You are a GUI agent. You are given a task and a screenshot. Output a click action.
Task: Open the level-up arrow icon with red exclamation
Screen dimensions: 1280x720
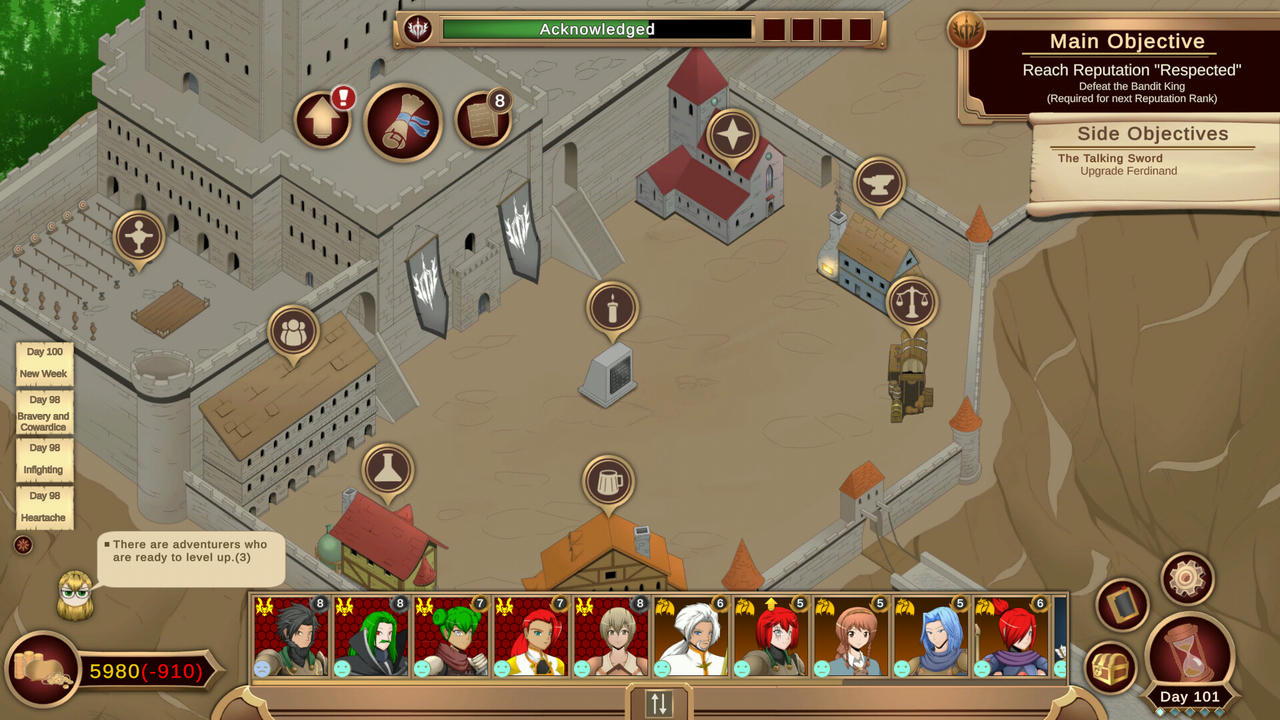(x=322, y=117)
